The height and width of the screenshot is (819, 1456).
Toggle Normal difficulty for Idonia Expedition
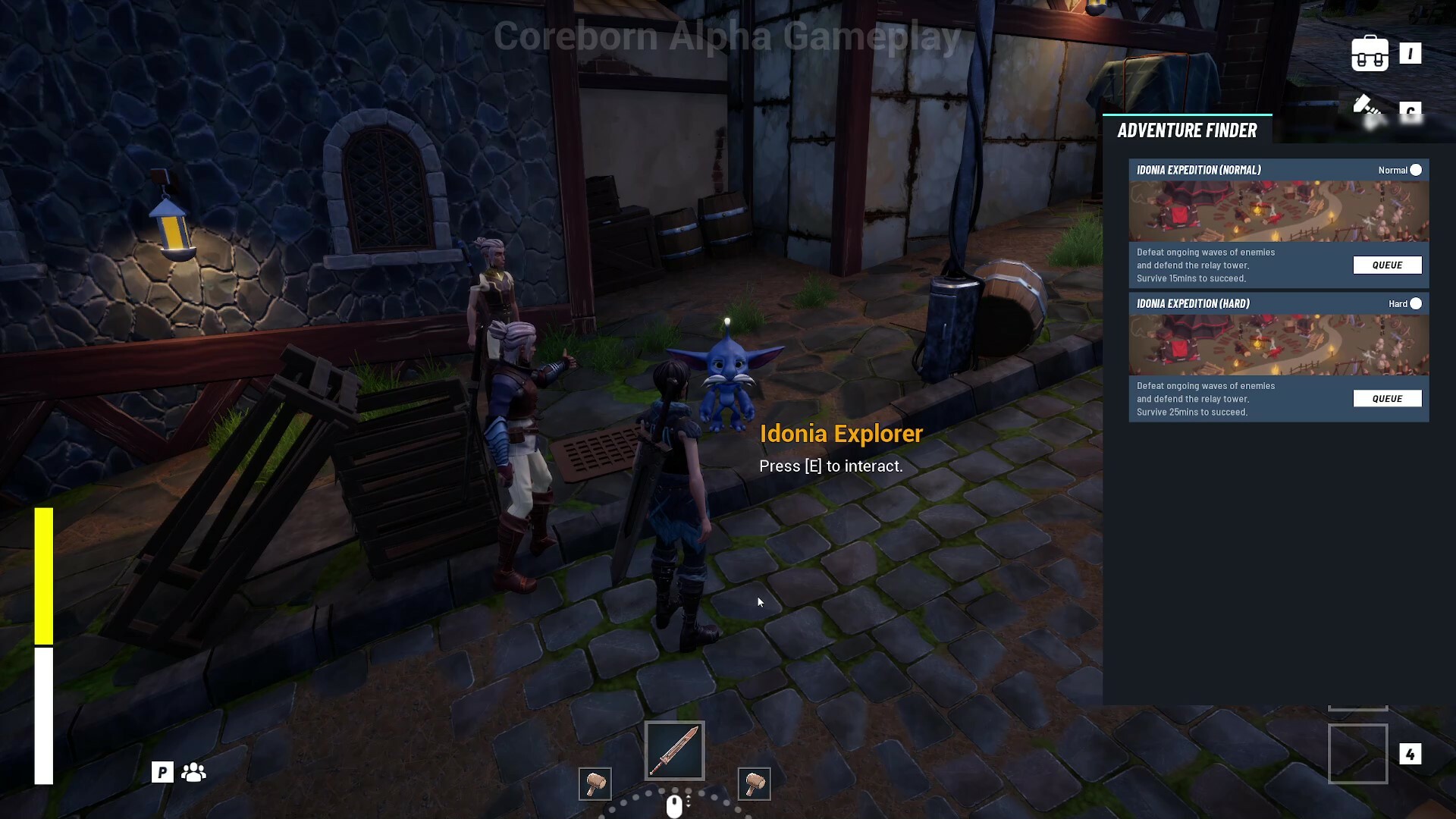point(1415,170)
